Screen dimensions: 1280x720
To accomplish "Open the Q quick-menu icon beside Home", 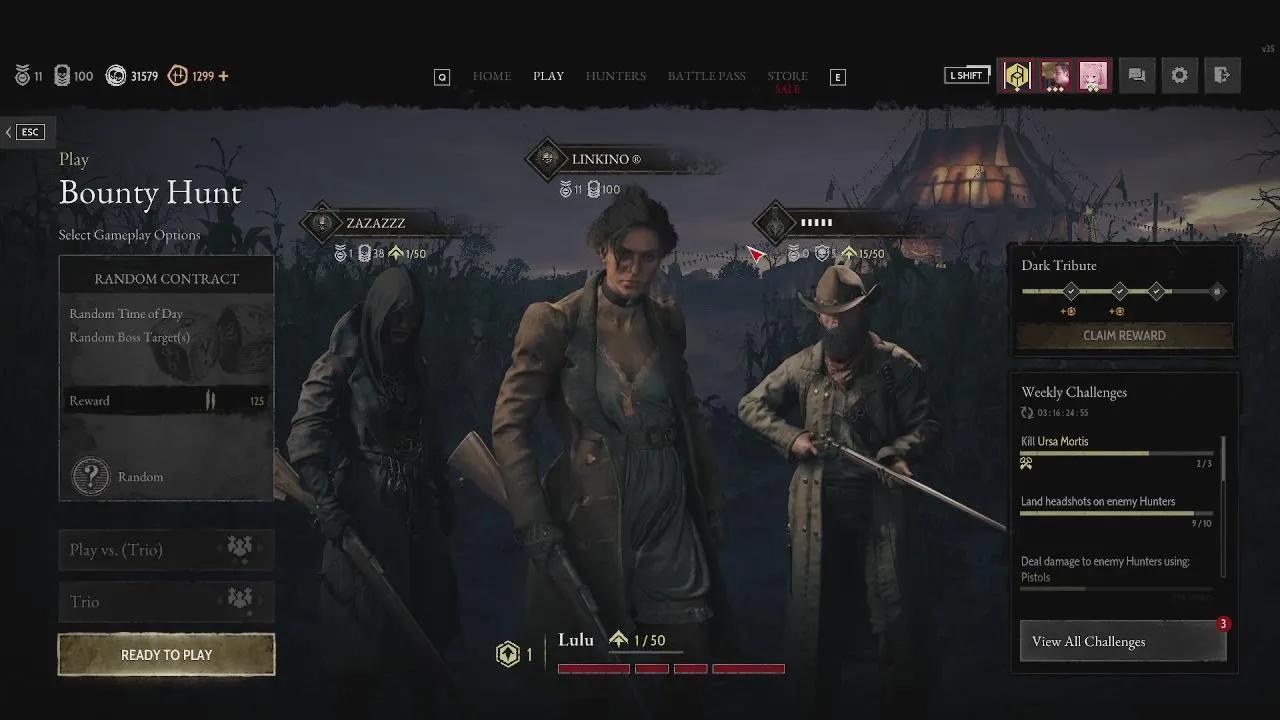I will (442, 76).
